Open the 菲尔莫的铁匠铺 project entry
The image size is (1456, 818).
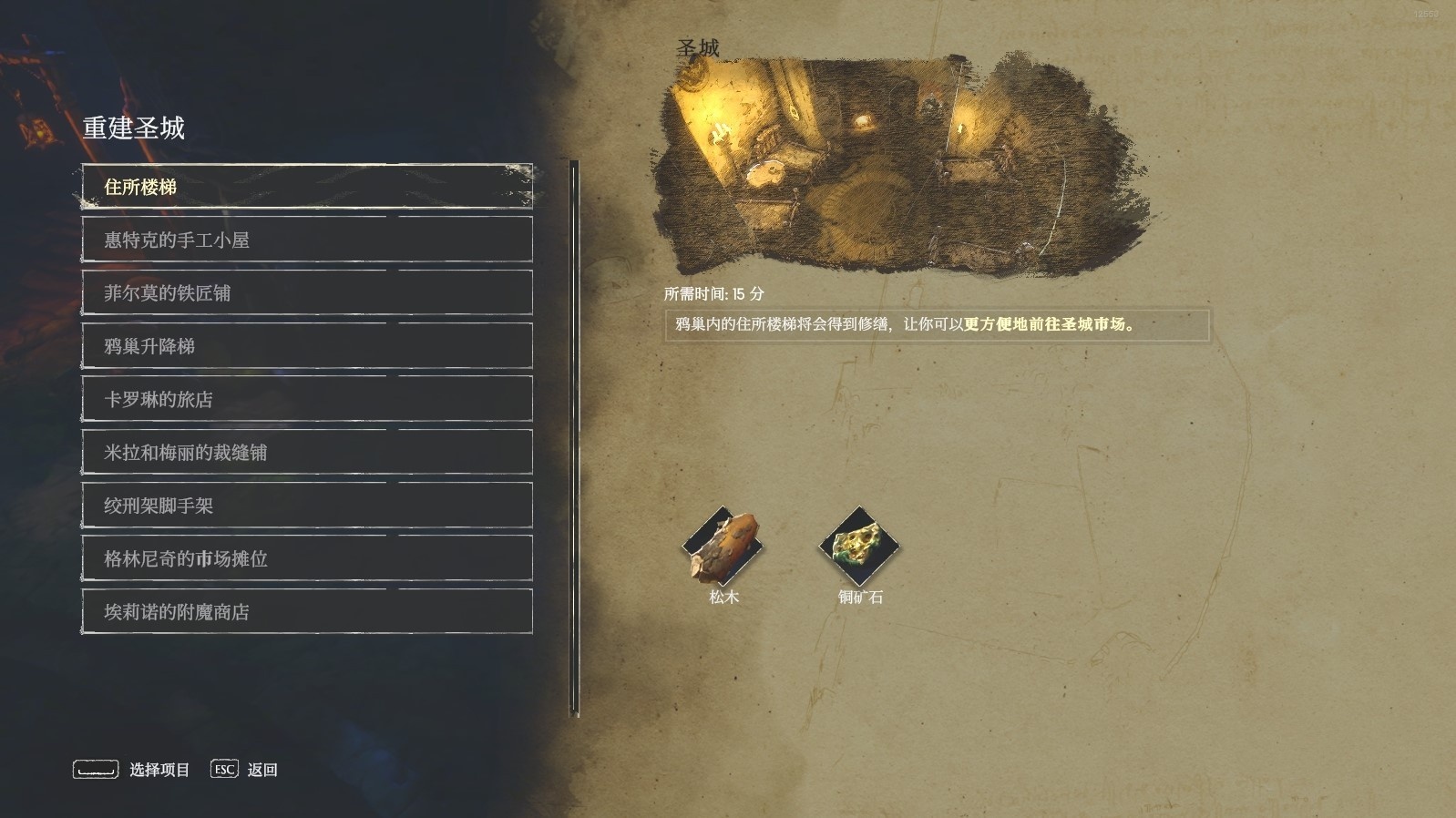(x=307, y=292)
